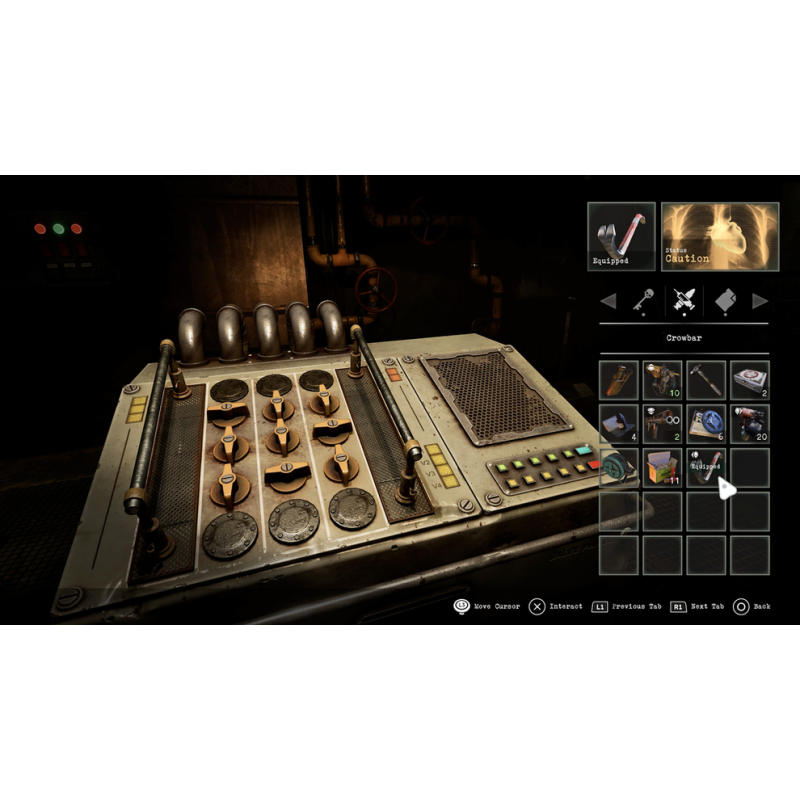Choose the green round item slot
Image resolution: width=800 pixels, height=800 pixels.
(619, 467)
